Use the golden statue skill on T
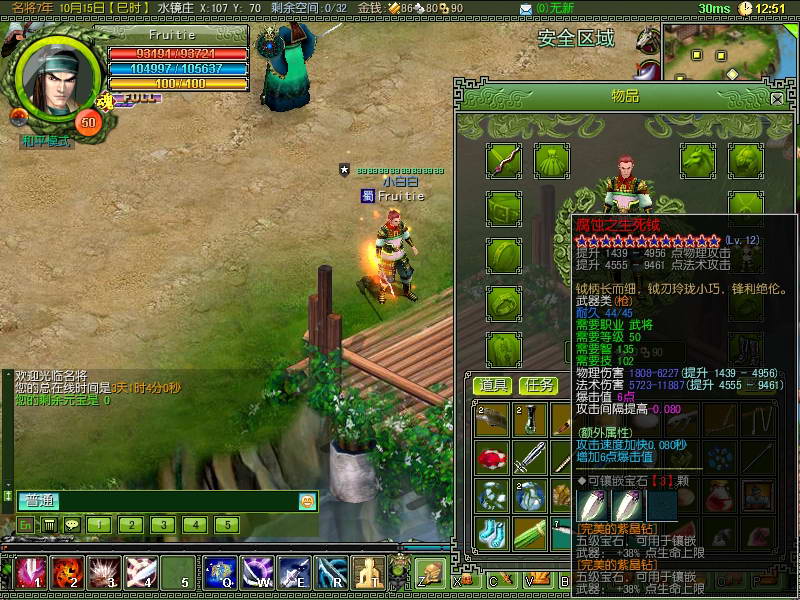The height and width of the screenshot is (600, 800). 368,573
